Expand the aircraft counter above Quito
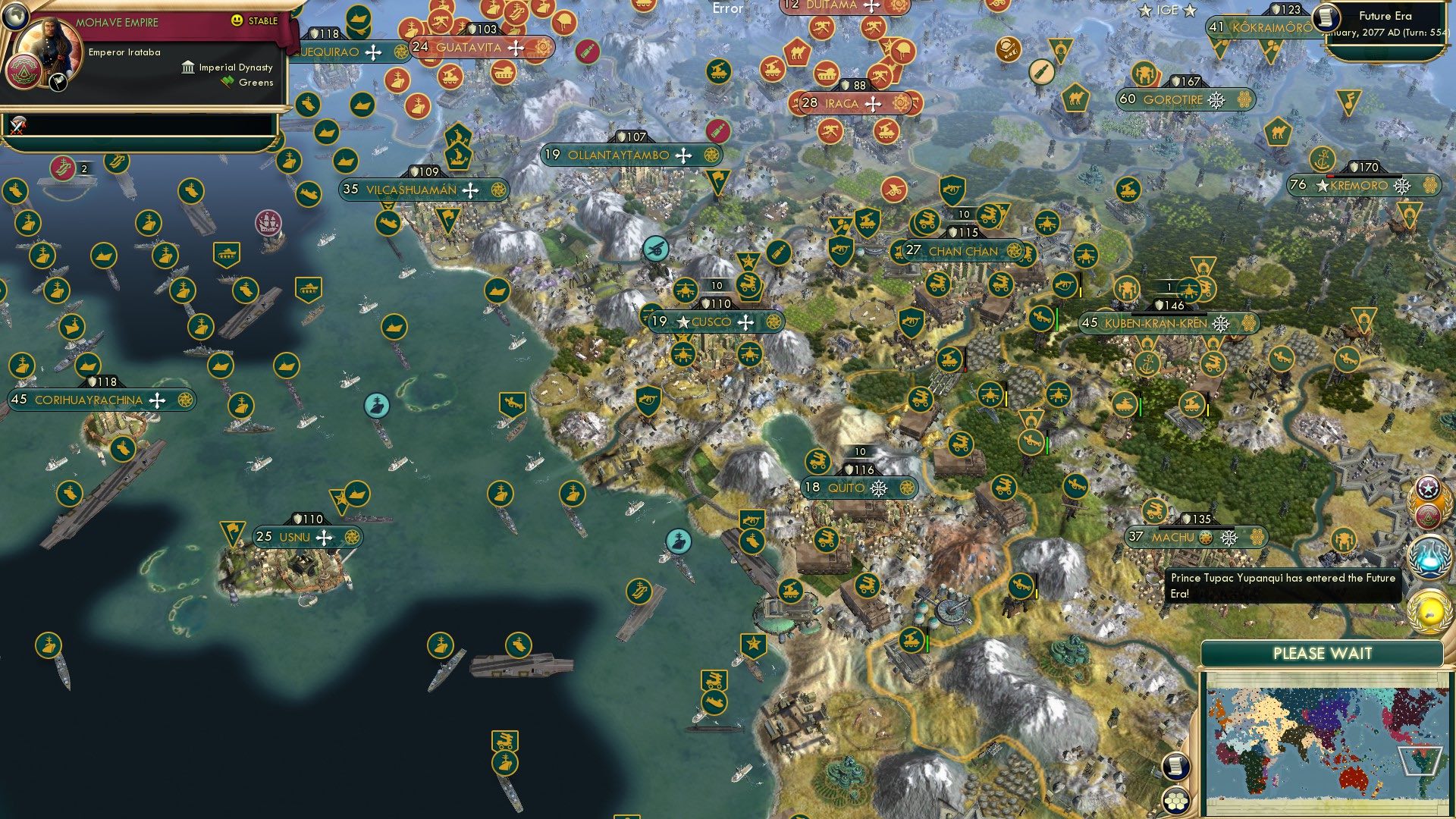The image size is (1456, 819). [859, 450]
